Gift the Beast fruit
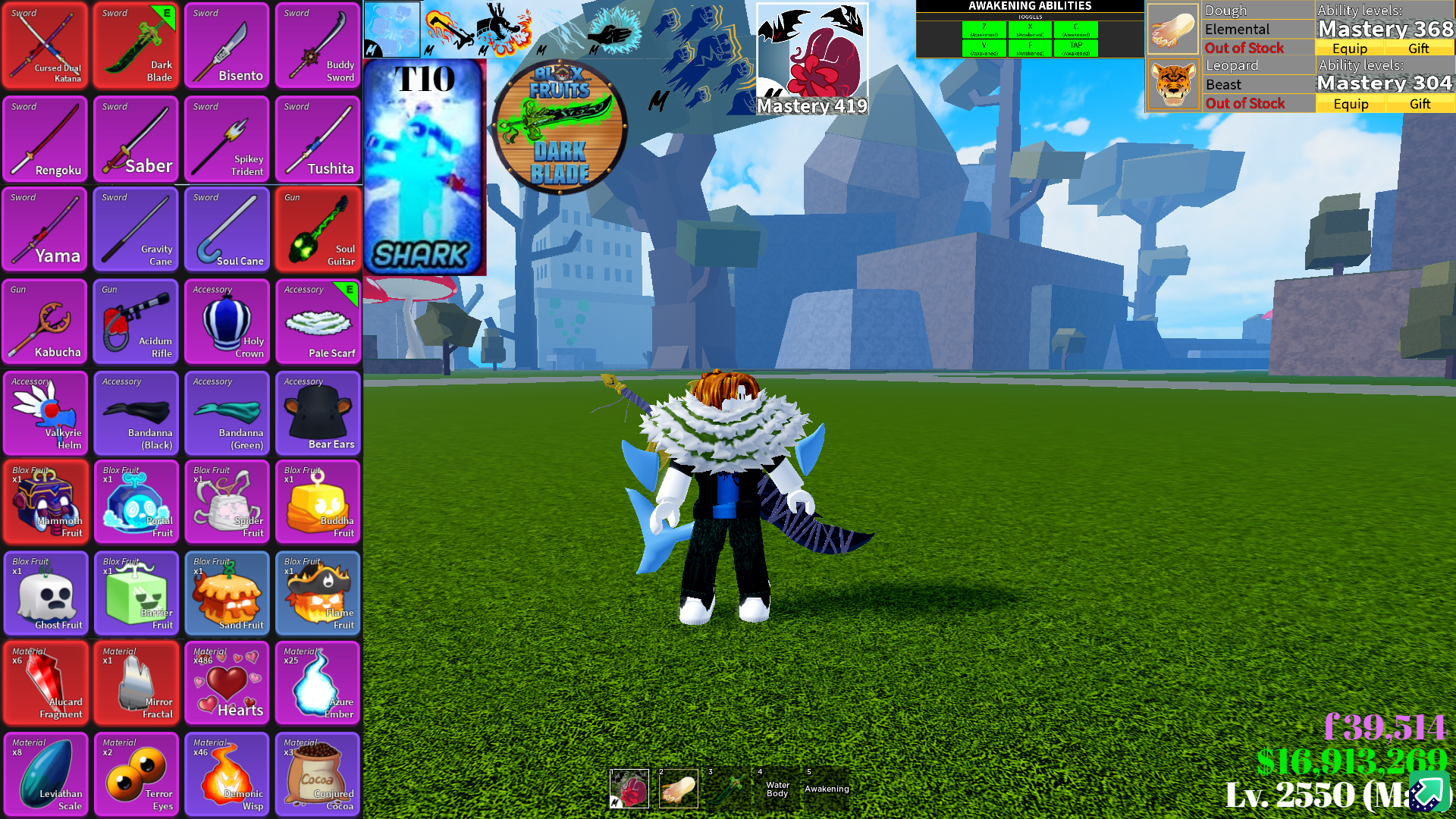1456x819 pixels. click(1419, 103)
